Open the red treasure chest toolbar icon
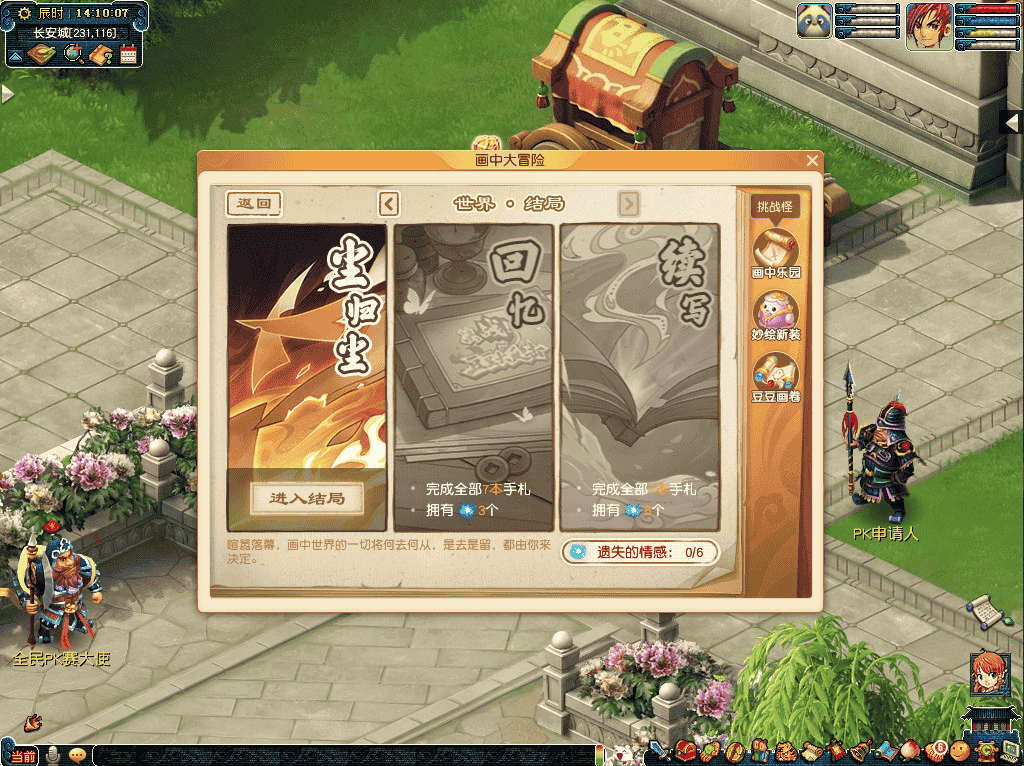This screenshot has width=1024, height=766. coord(685,750)
